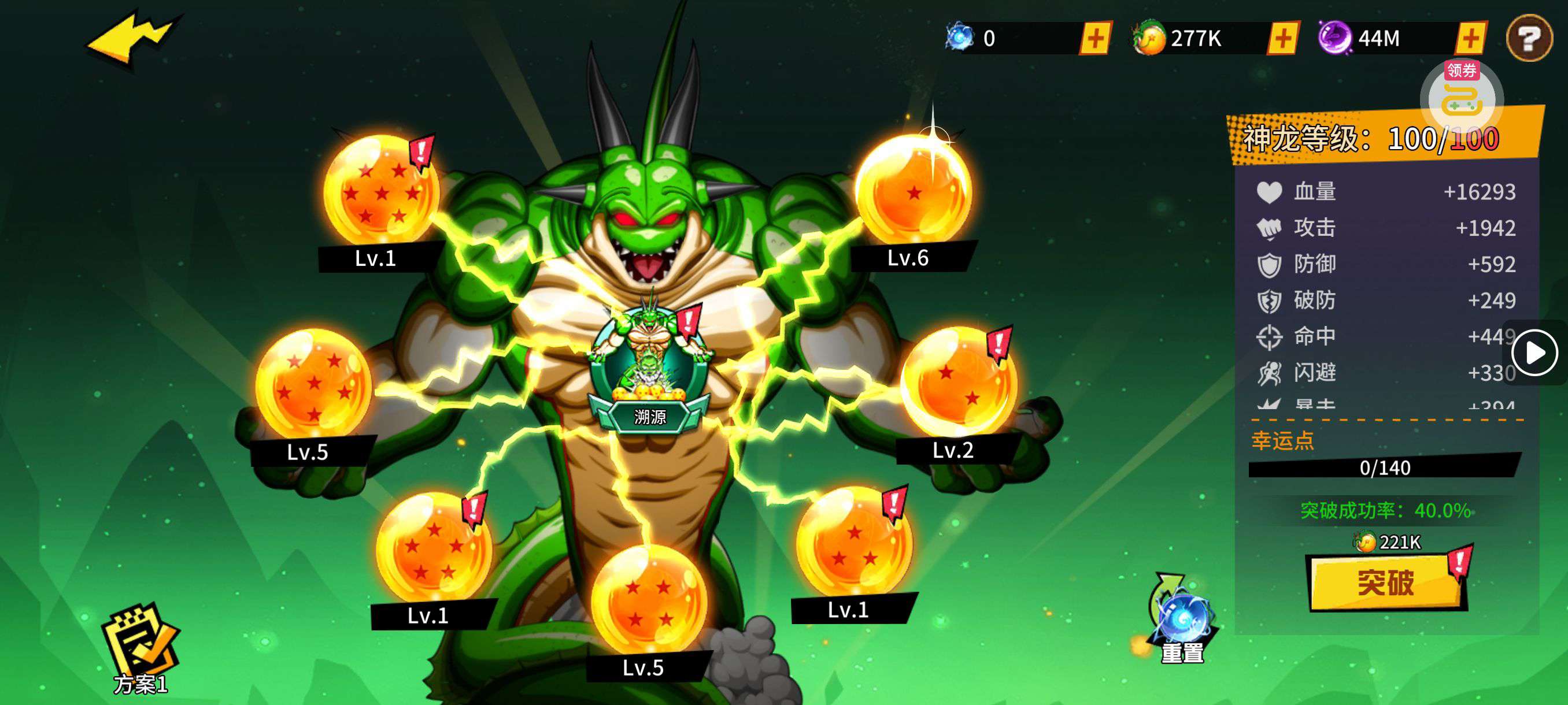Select the four-star dragon ball Lv.5
This screenshot has height=705, width=1568.
pyautogui.click(x=649, y=601)
